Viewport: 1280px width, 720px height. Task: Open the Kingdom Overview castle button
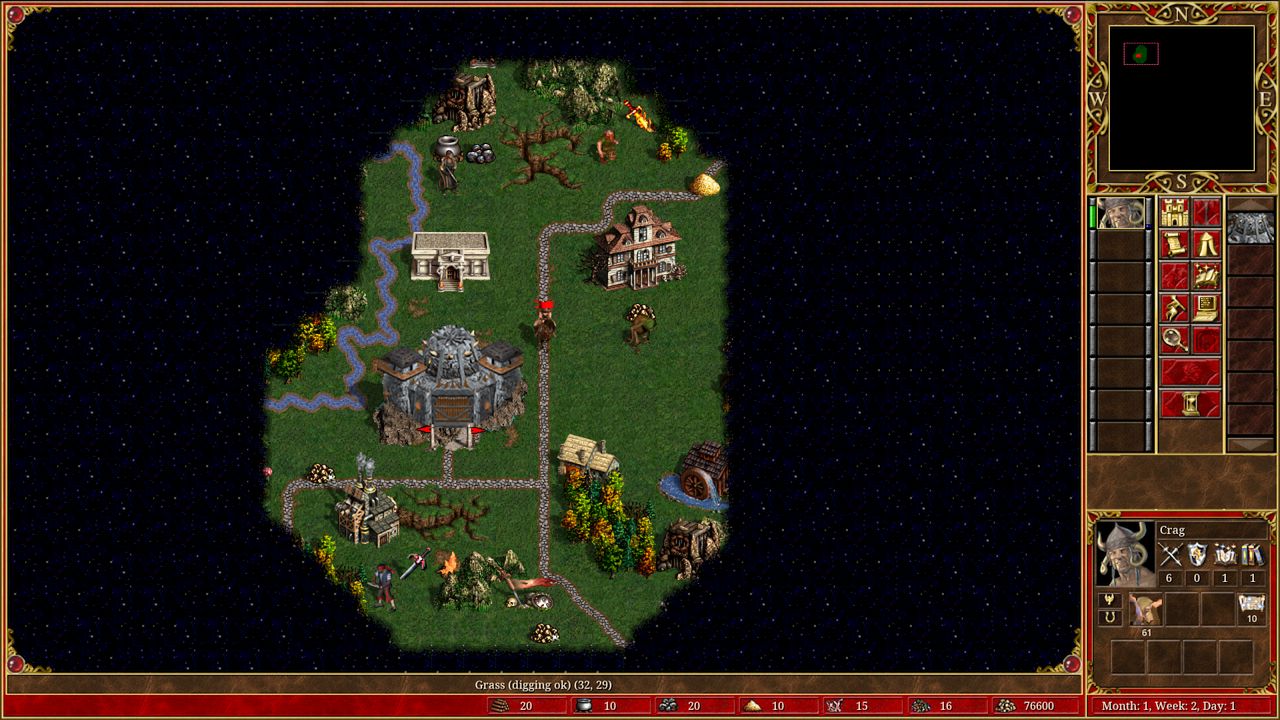tap(1174, 212)
